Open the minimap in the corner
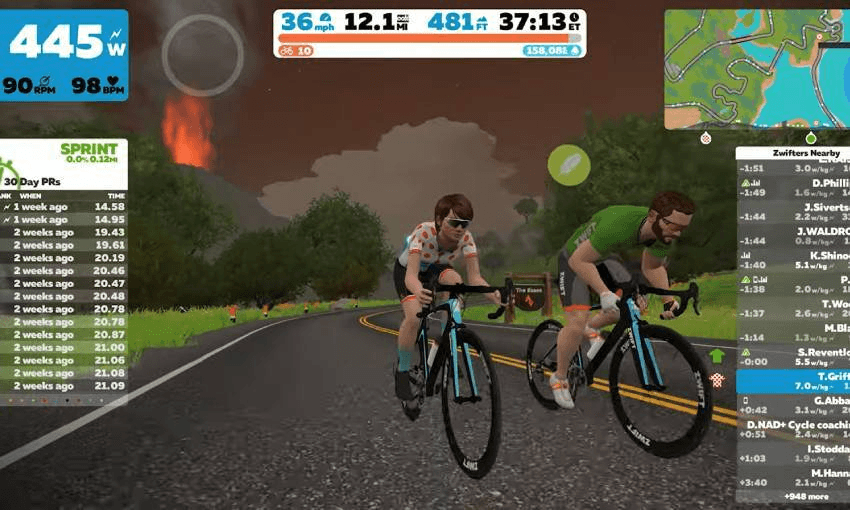This screenshot has width=850, height=510. pyautogui.click(x=757, y=68)
